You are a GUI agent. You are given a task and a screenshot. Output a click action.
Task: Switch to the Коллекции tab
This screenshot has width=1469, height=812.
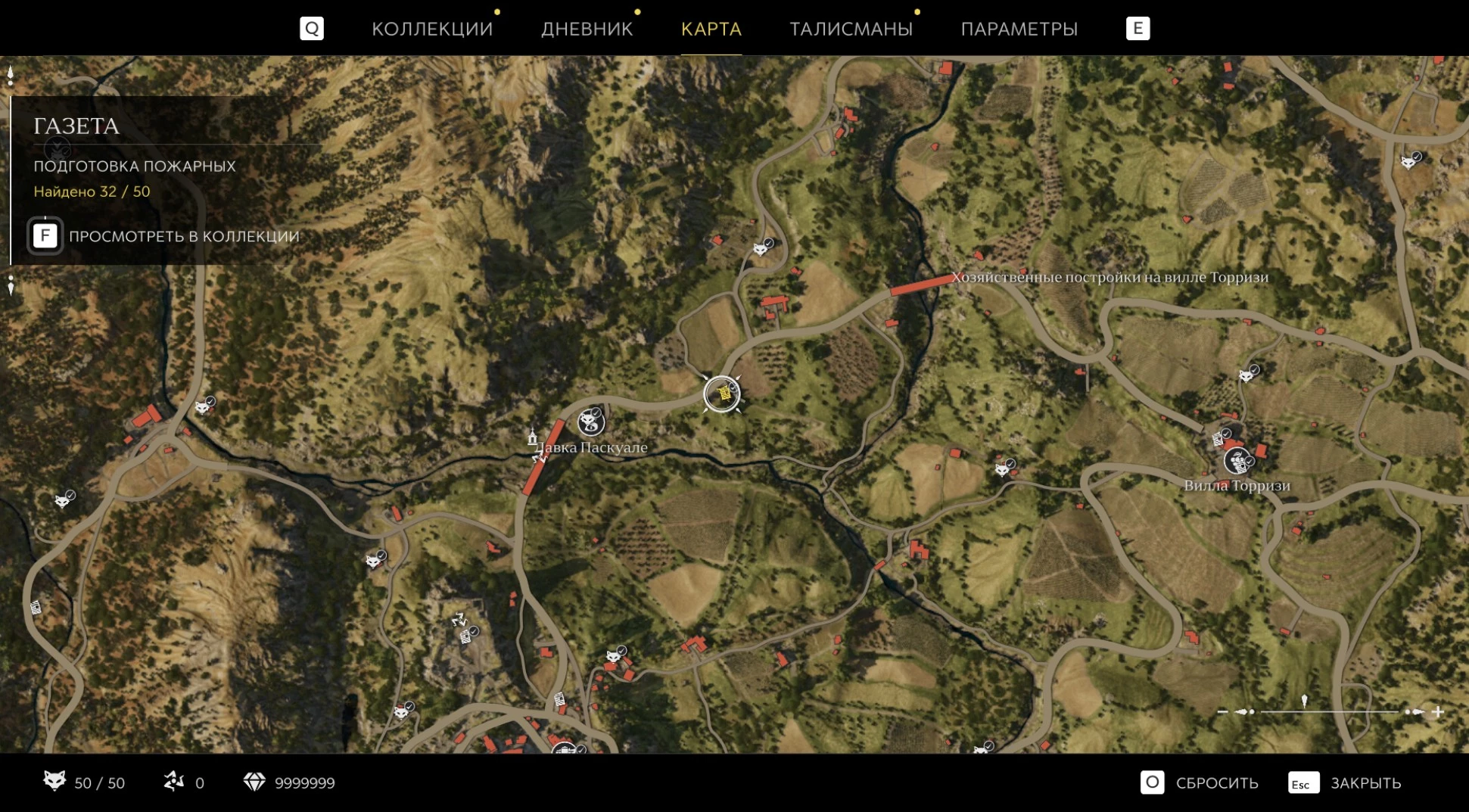coord(431,29)
